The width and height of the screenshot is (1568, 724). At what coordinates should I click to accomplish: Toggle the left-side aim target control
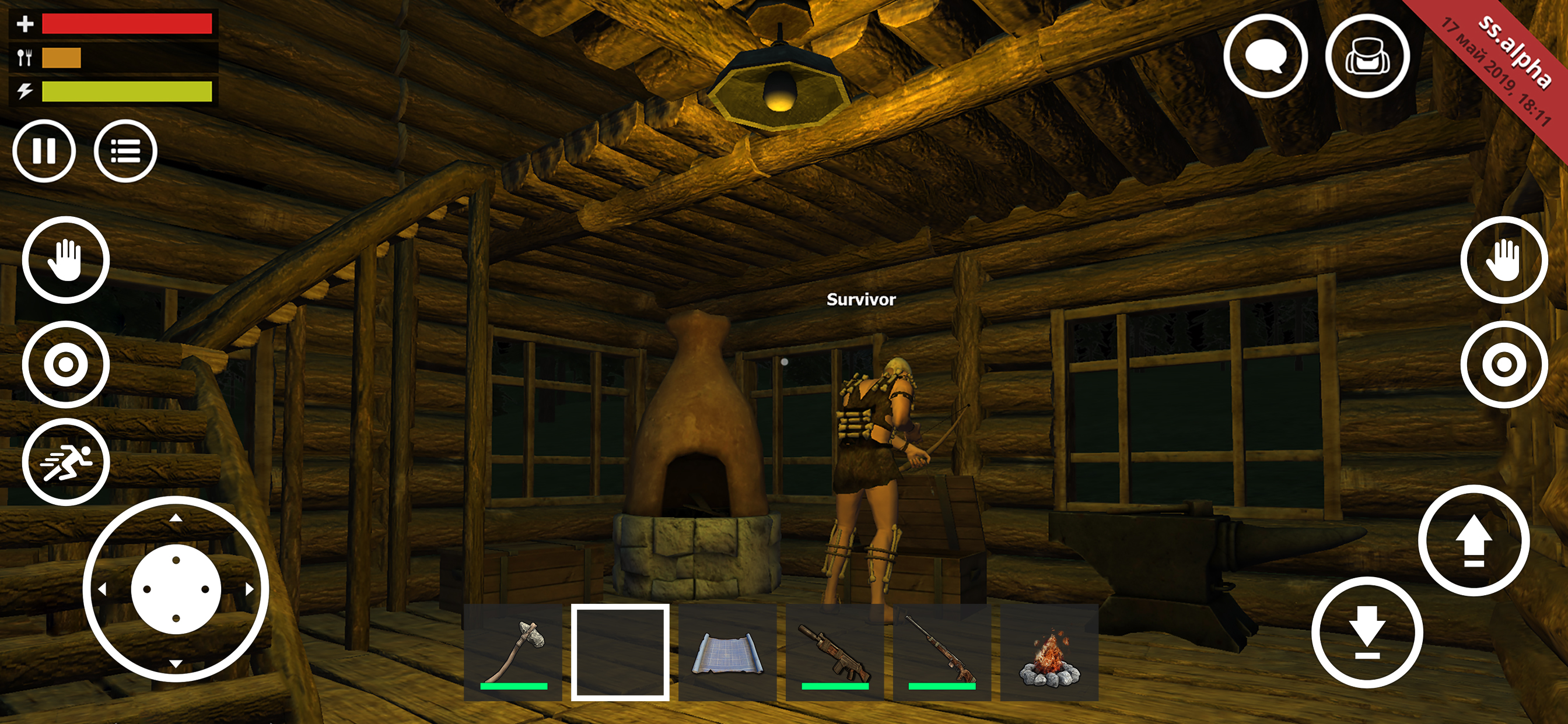coord(67,365)
